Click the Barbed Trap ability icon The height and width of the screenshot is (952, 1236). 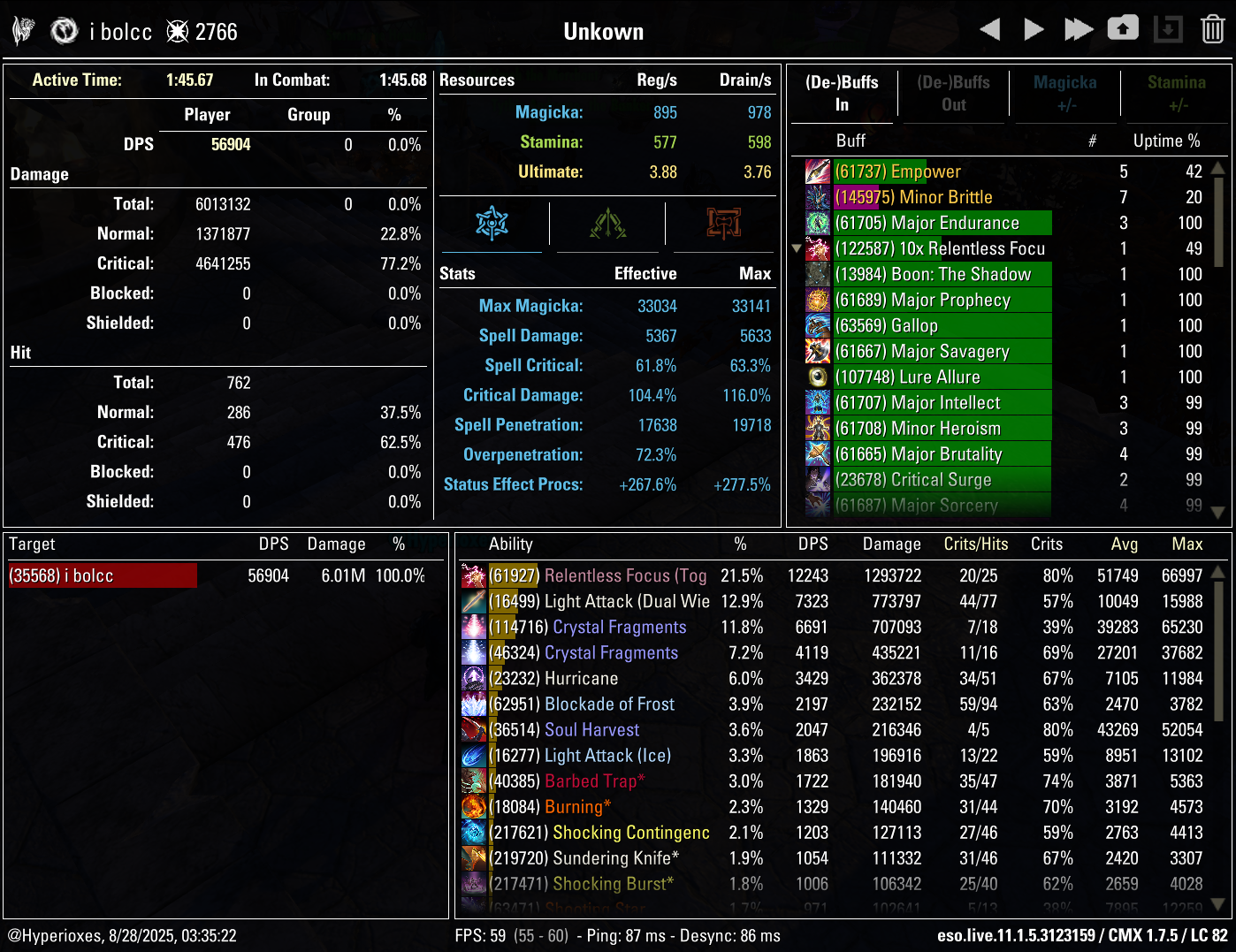(x=474, y=781)
